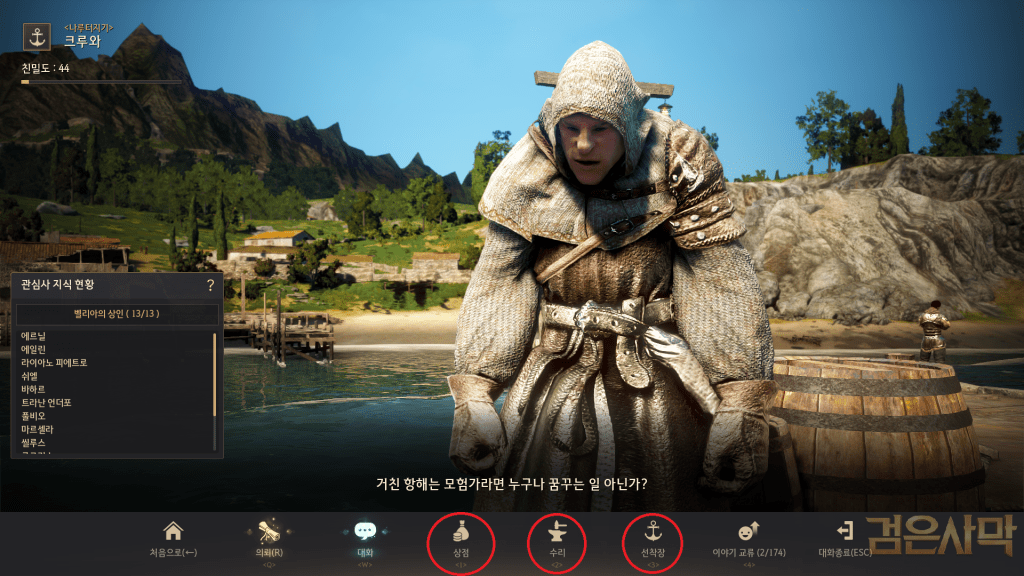Image resolution: width=1024 pixels, height=576 pixels.
Task: Go back with the 처음으로 home button
Action: 173,538
